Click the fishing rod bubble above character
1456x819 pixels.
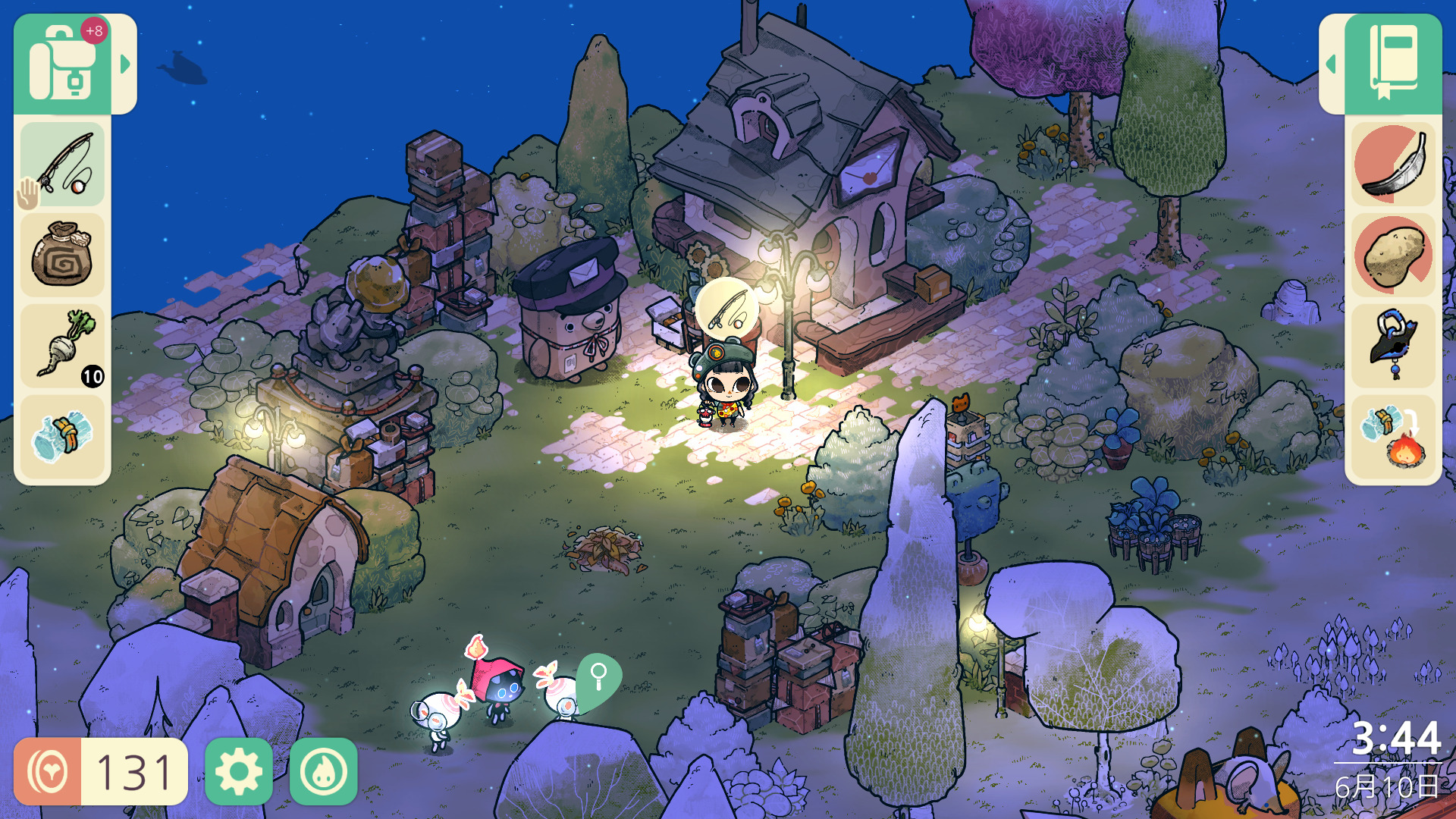[726, 308]
